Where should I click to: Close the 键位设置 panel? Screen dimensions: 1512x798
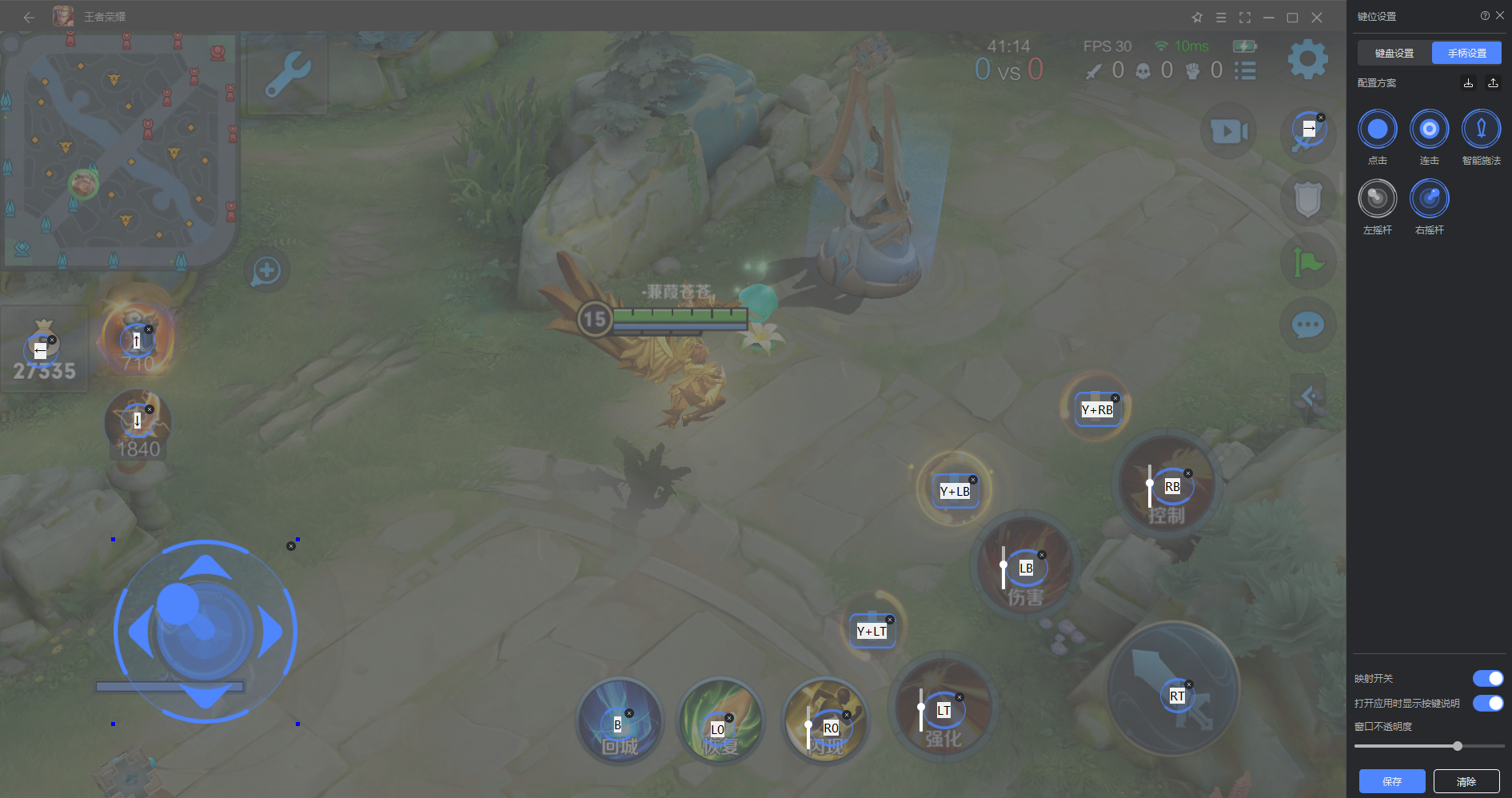click(x=1500, y=16)
